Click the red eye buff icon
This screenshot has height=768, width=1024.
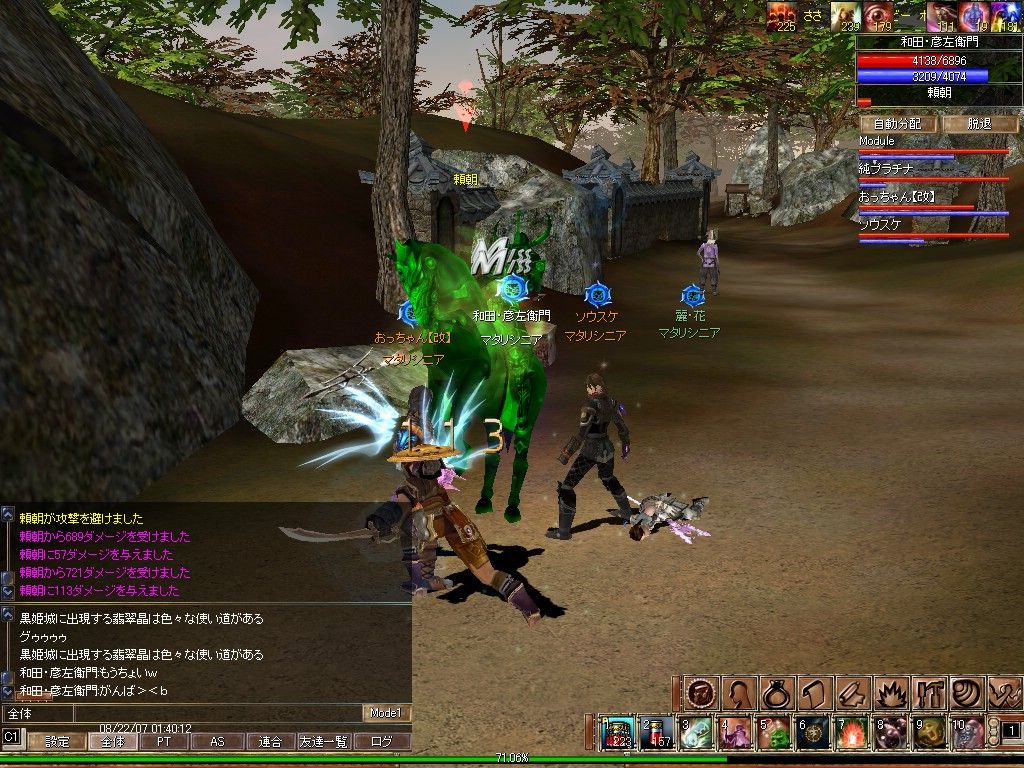pyautogui.click(x=882, y=16)
